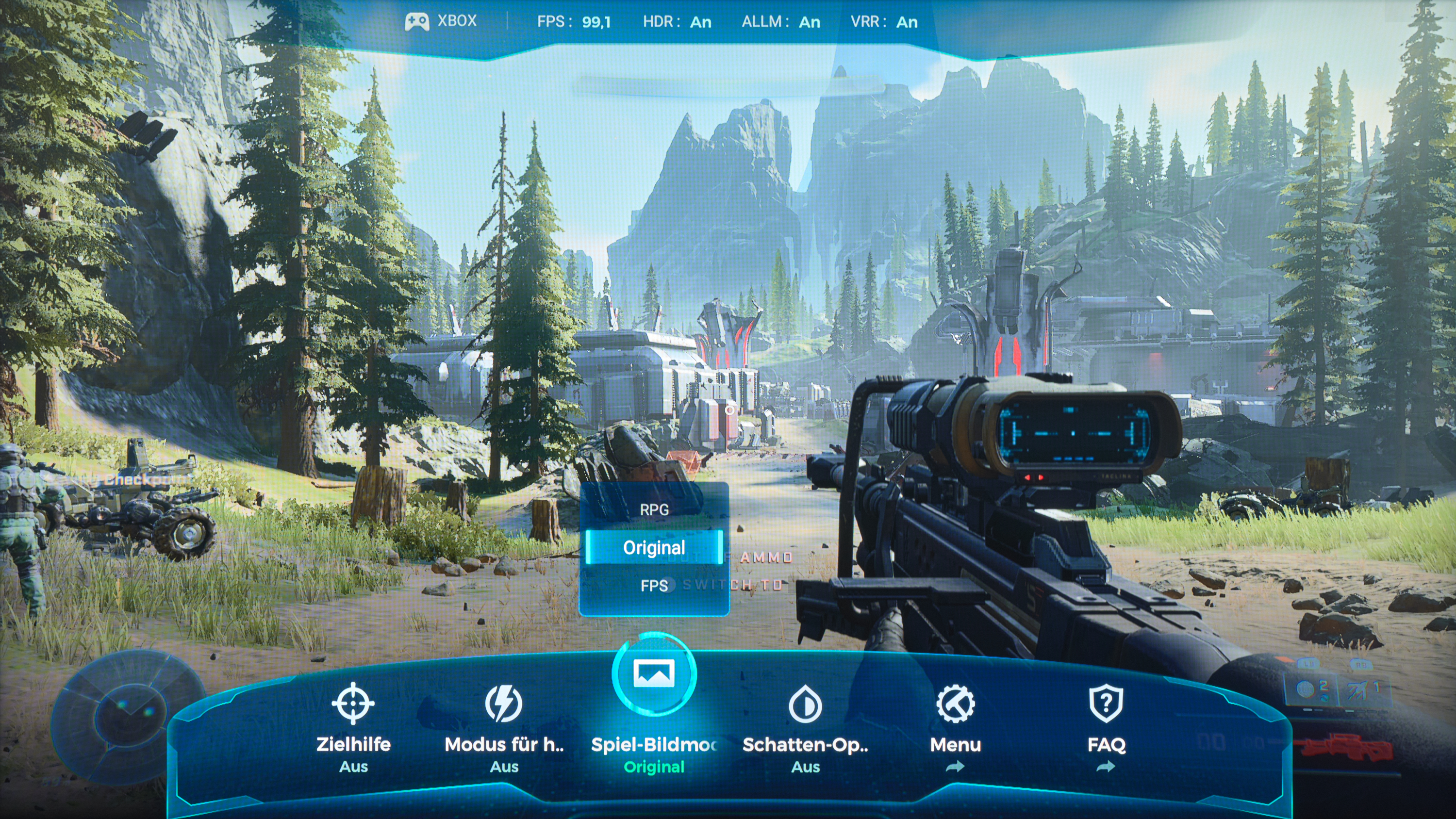Image resolution: width=1456 pixels, height=819 pixels.
Task: Open the FAQ help item
Action: [1106, 704]
